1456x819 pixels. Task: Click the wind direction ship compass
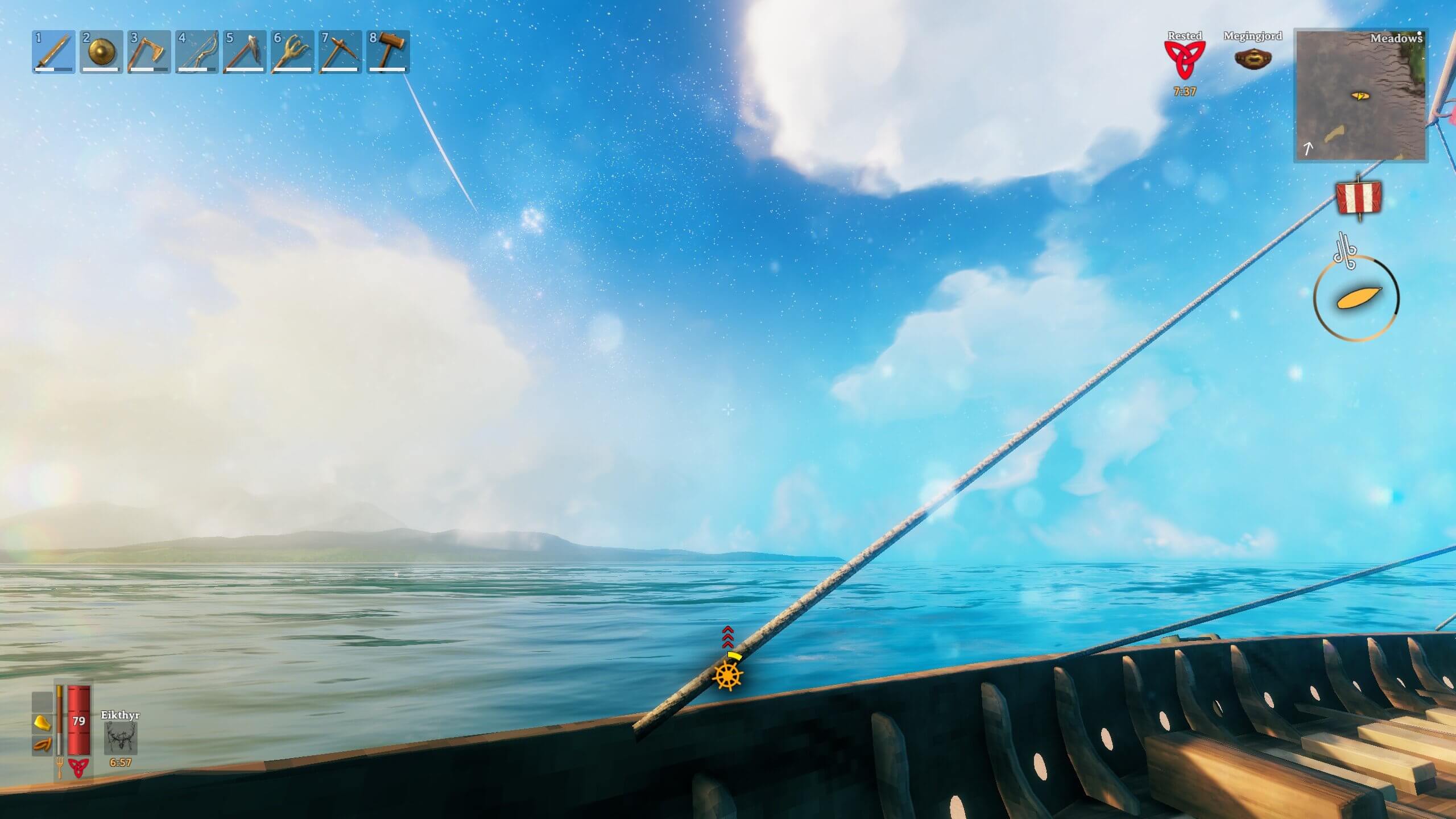[x=1356, y=298]
